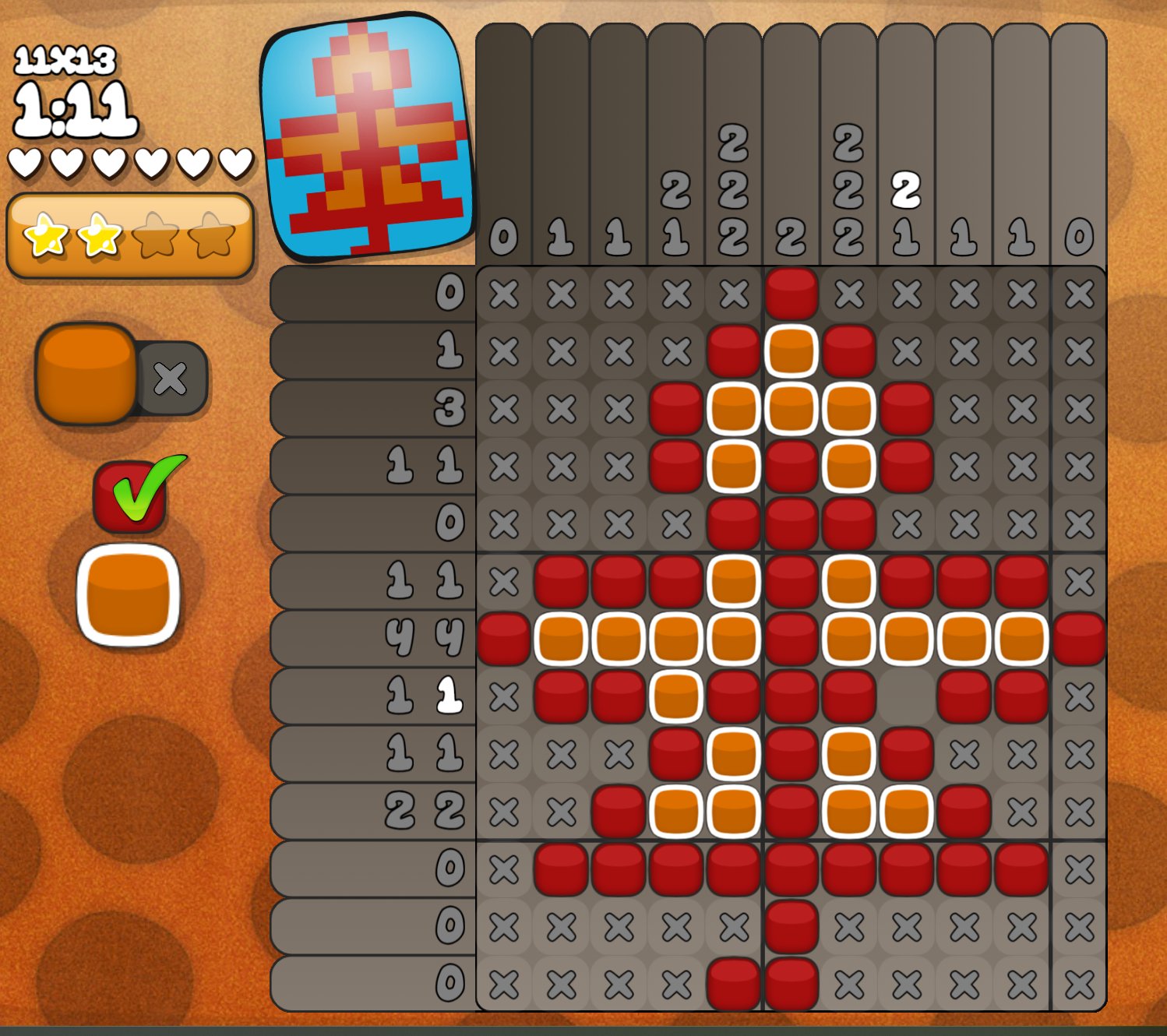The width and height of the screenshot is (1167, 1036).
Task: Choose the red color with green checkmark
Action: tap(132, 495)
